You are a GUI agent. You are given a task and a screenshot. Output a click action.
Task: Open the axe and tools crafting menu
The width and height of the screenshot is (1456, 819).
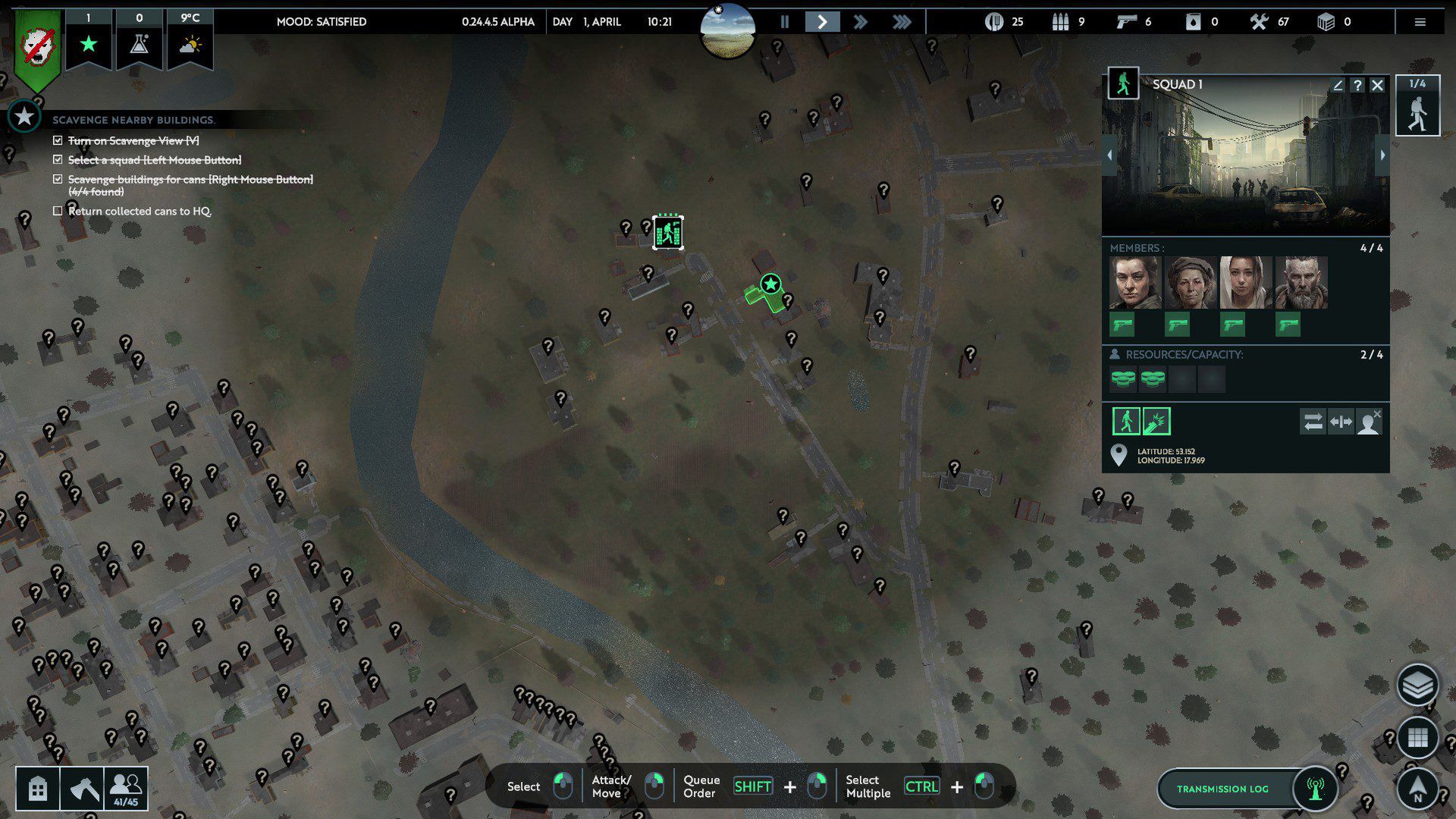point(82,789)
